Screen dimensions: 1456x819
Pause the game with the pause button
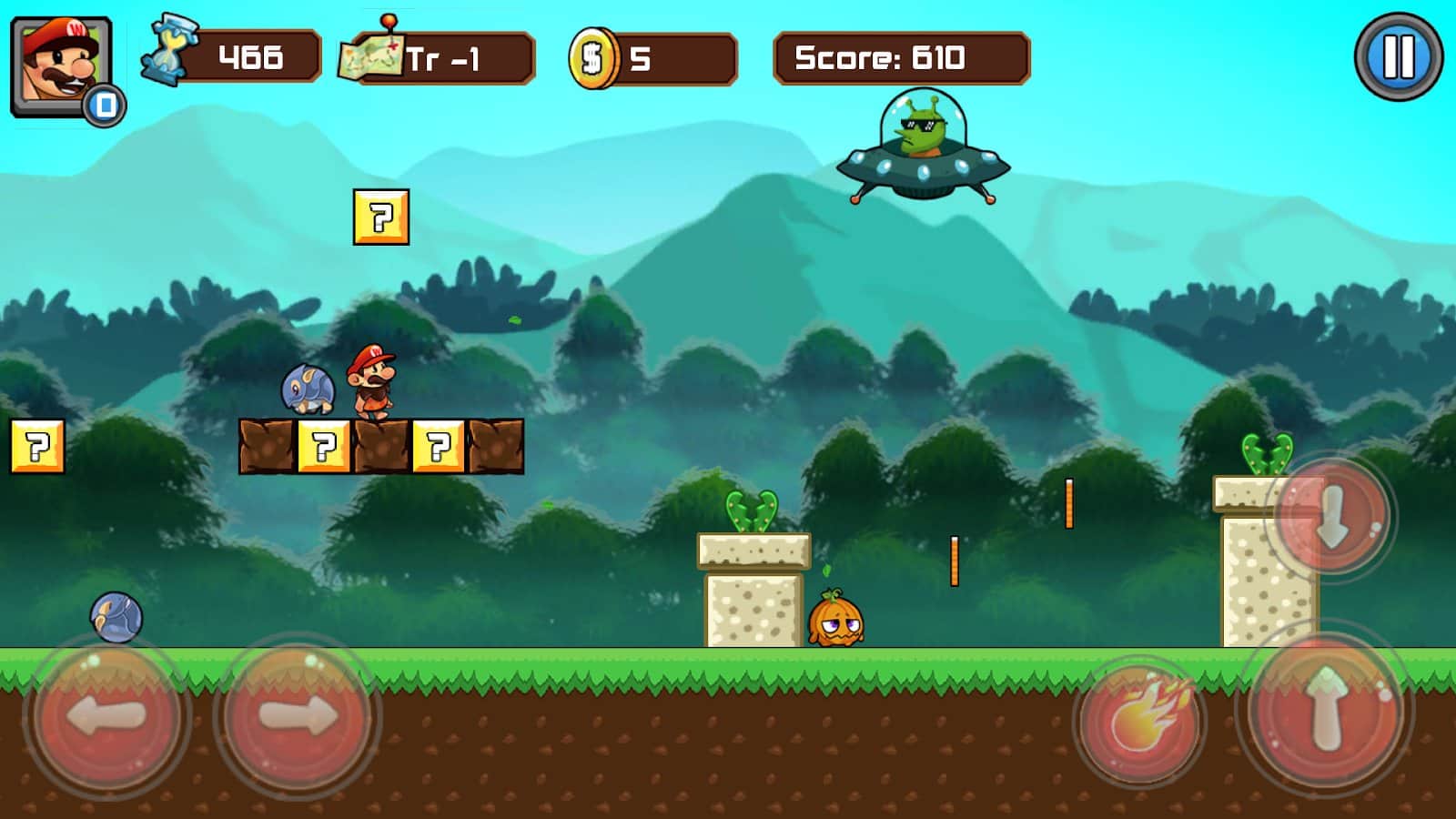coord(1398,56)
